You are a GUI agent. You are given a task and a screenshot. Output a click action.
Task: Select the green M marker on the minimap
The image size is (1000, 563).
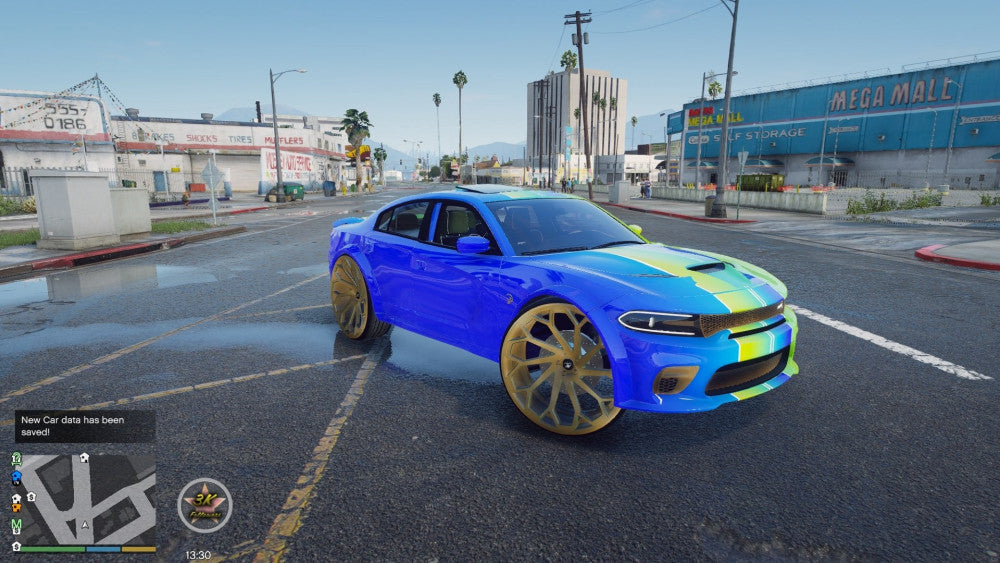[x=16, y=525]
